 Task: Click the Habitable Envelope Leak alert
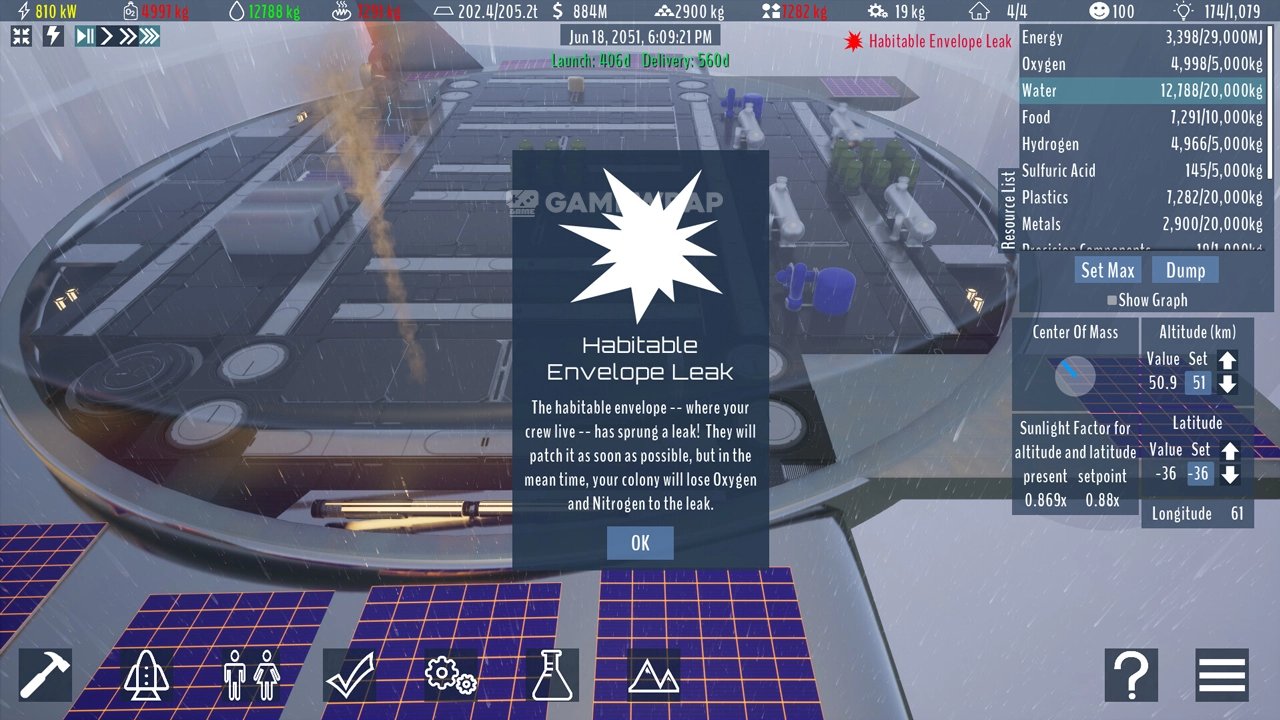pyautogui.click(x=929, y=42)
